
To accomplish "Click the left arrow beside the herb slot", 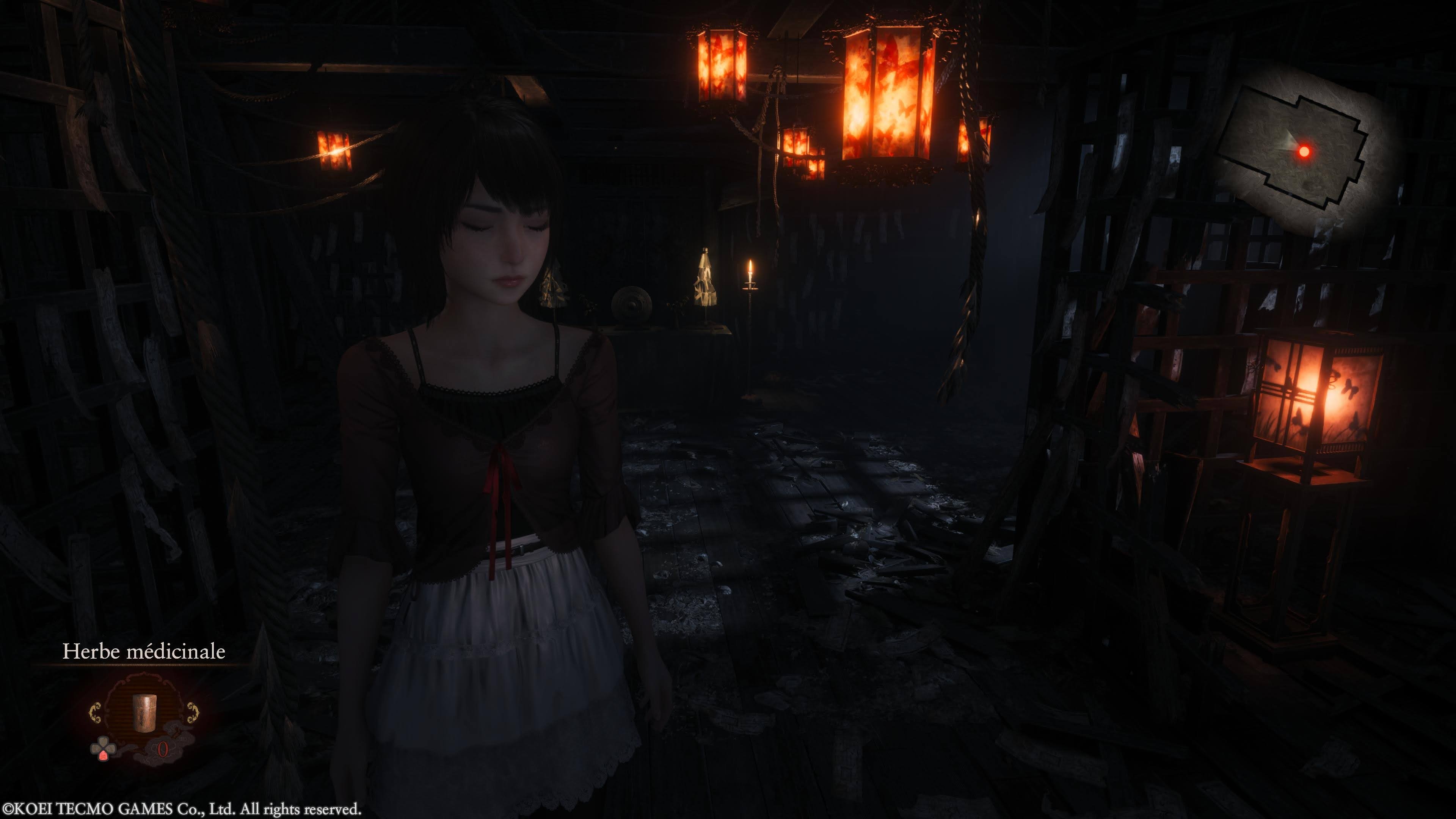I will (x=95, y=712).
